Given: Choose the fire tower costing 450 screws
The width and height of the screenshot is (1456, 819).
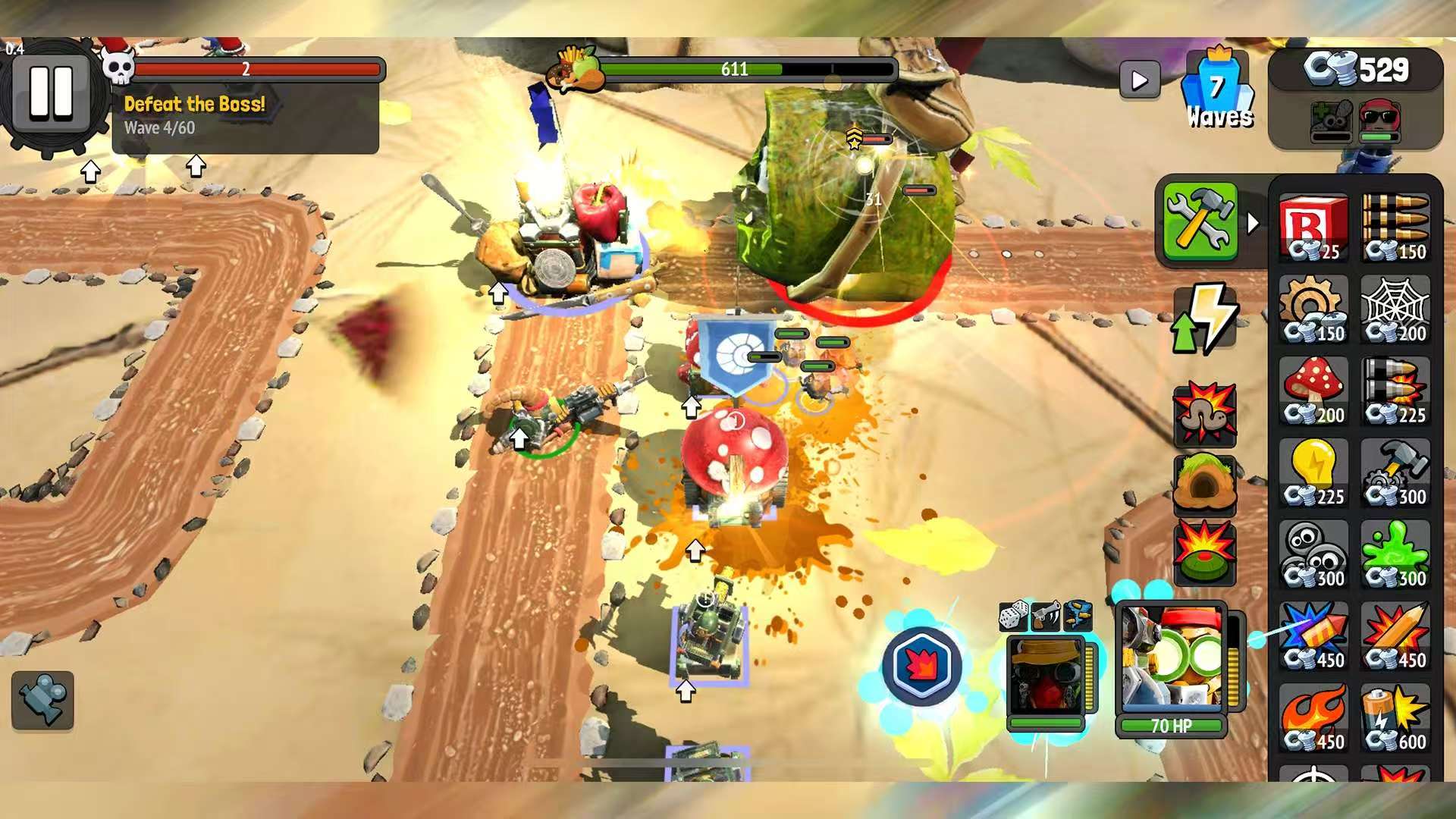Looking at the screenshot, I should (1313, 717).
